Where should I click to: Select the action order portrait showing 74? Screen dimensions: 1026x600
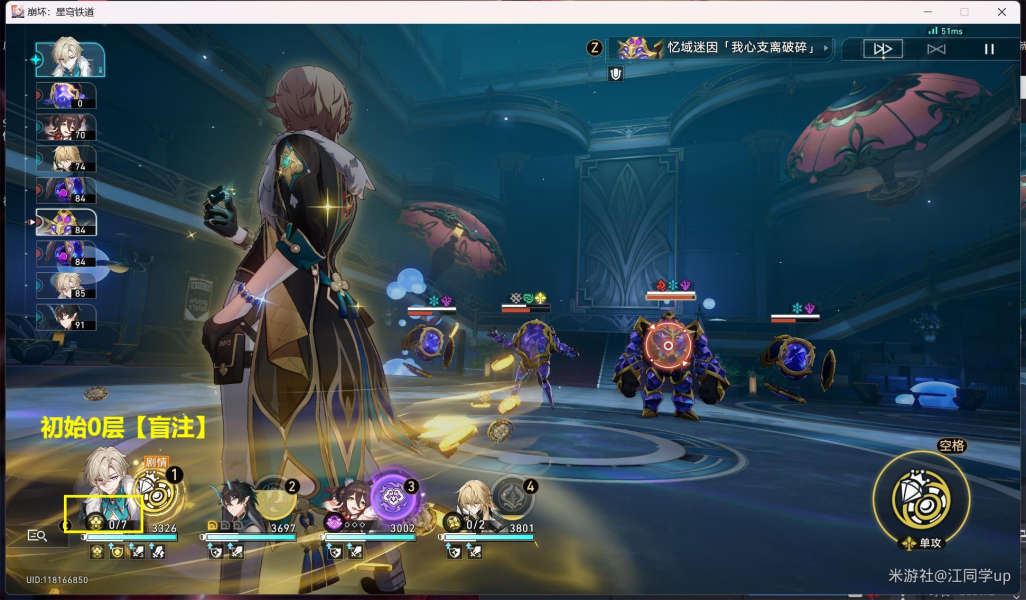click(66, 158)
